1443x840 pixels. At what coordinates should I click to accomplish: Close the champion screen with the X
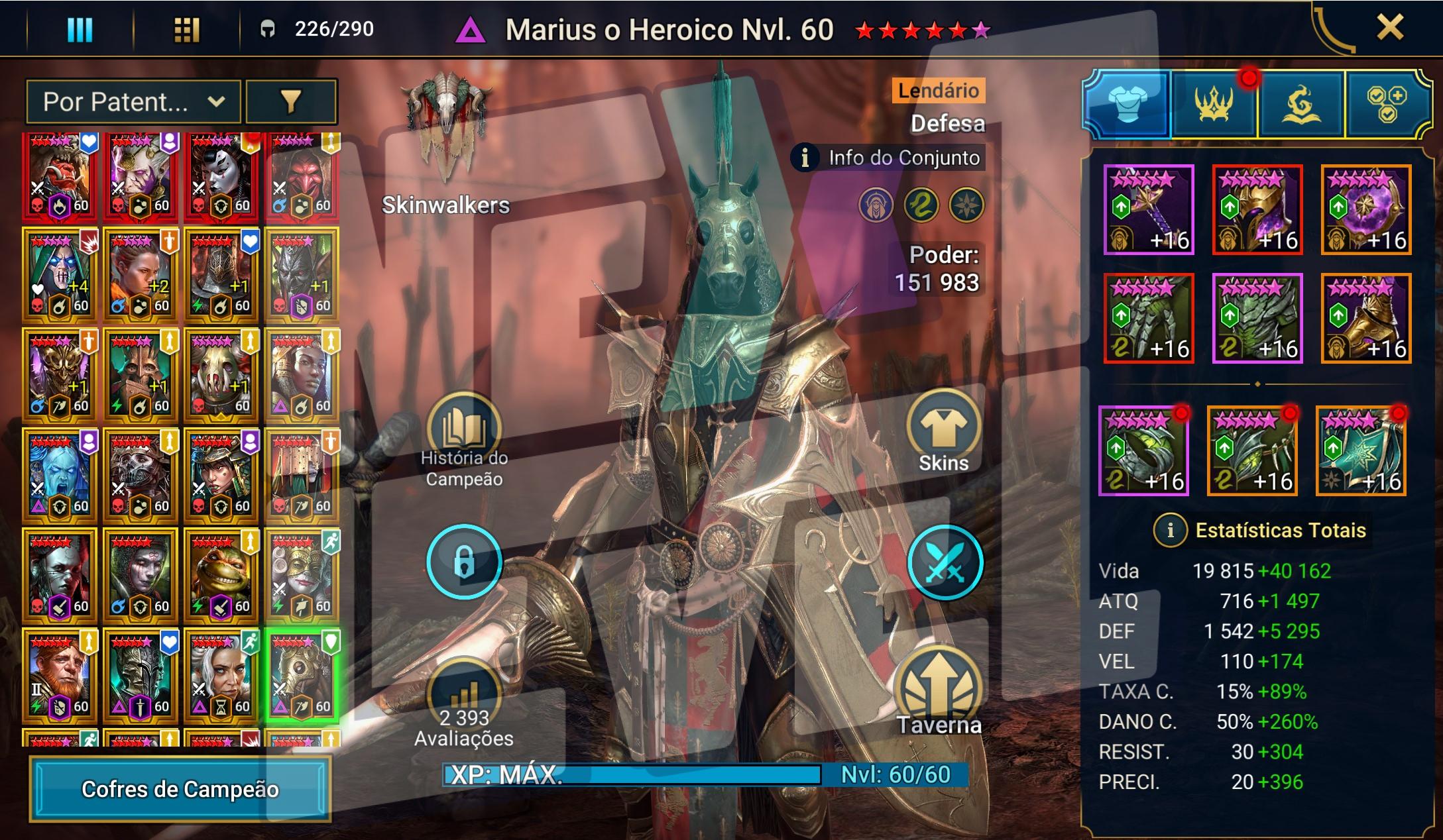tap(1389, 28)
